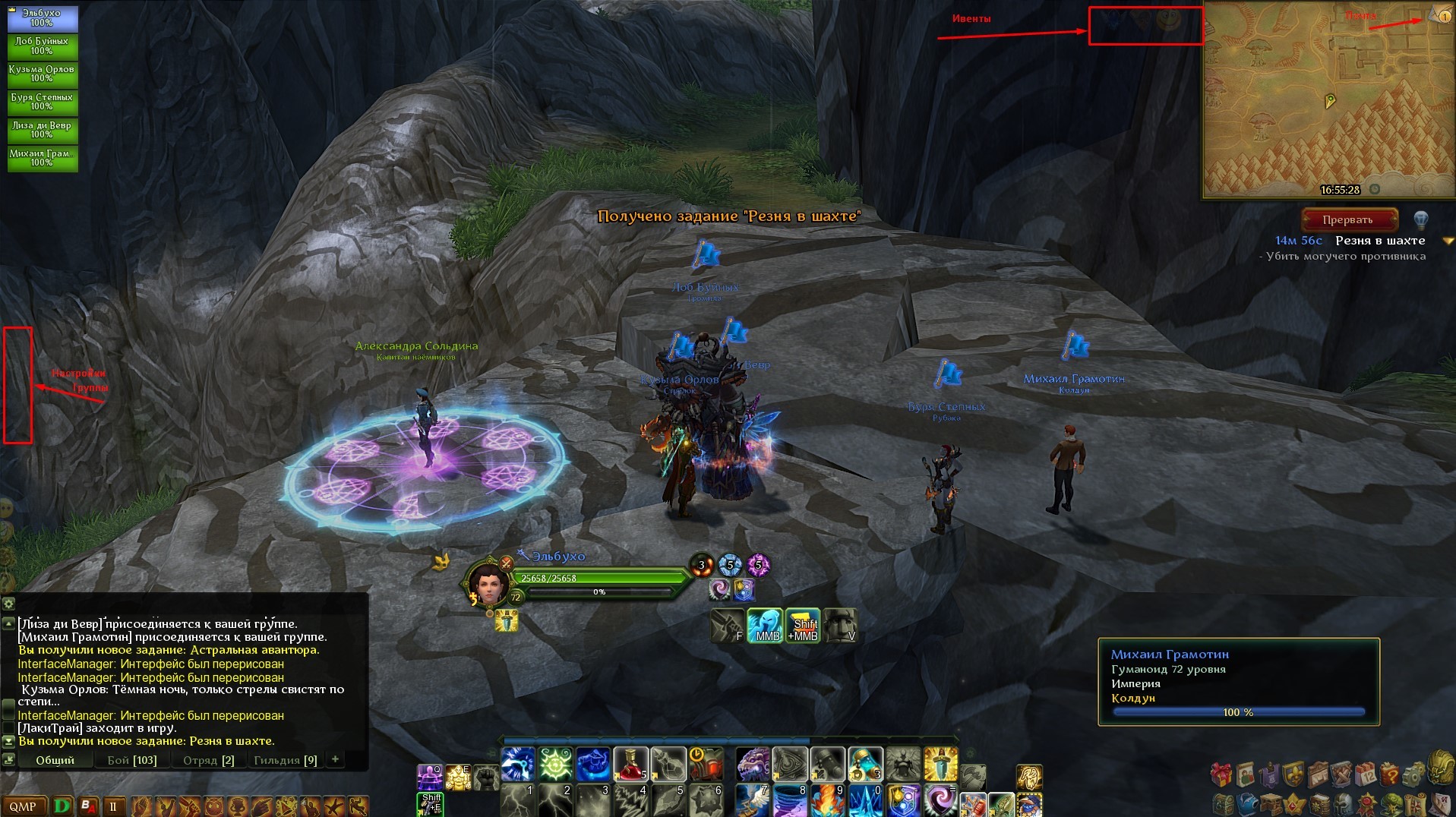The height and width of the screenshot is (817, 1456).
Task: Open the Отряд chat tab
Action: click(207, 760)
